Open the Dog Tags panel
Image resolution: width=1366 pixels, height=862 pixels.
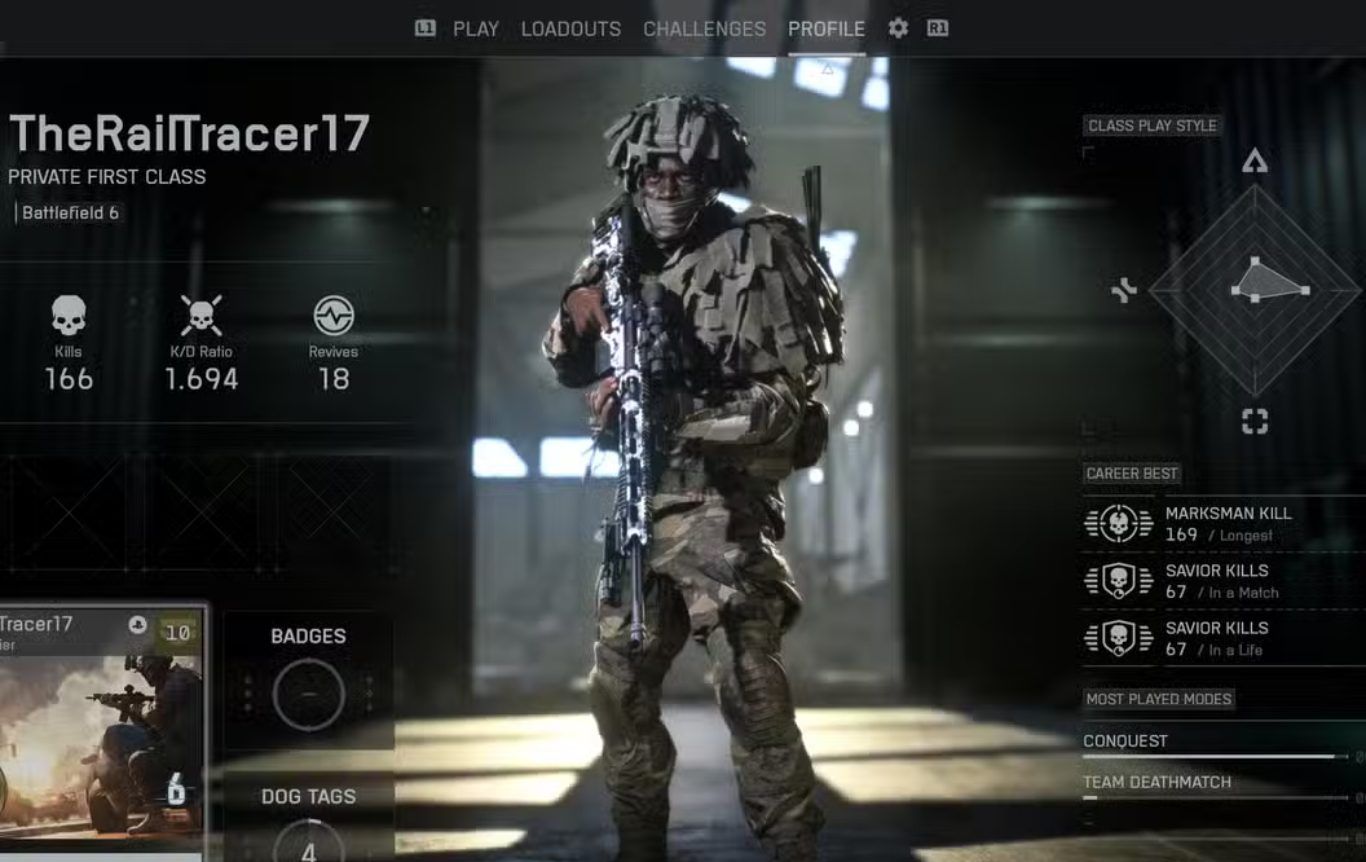tap(308, 820)
